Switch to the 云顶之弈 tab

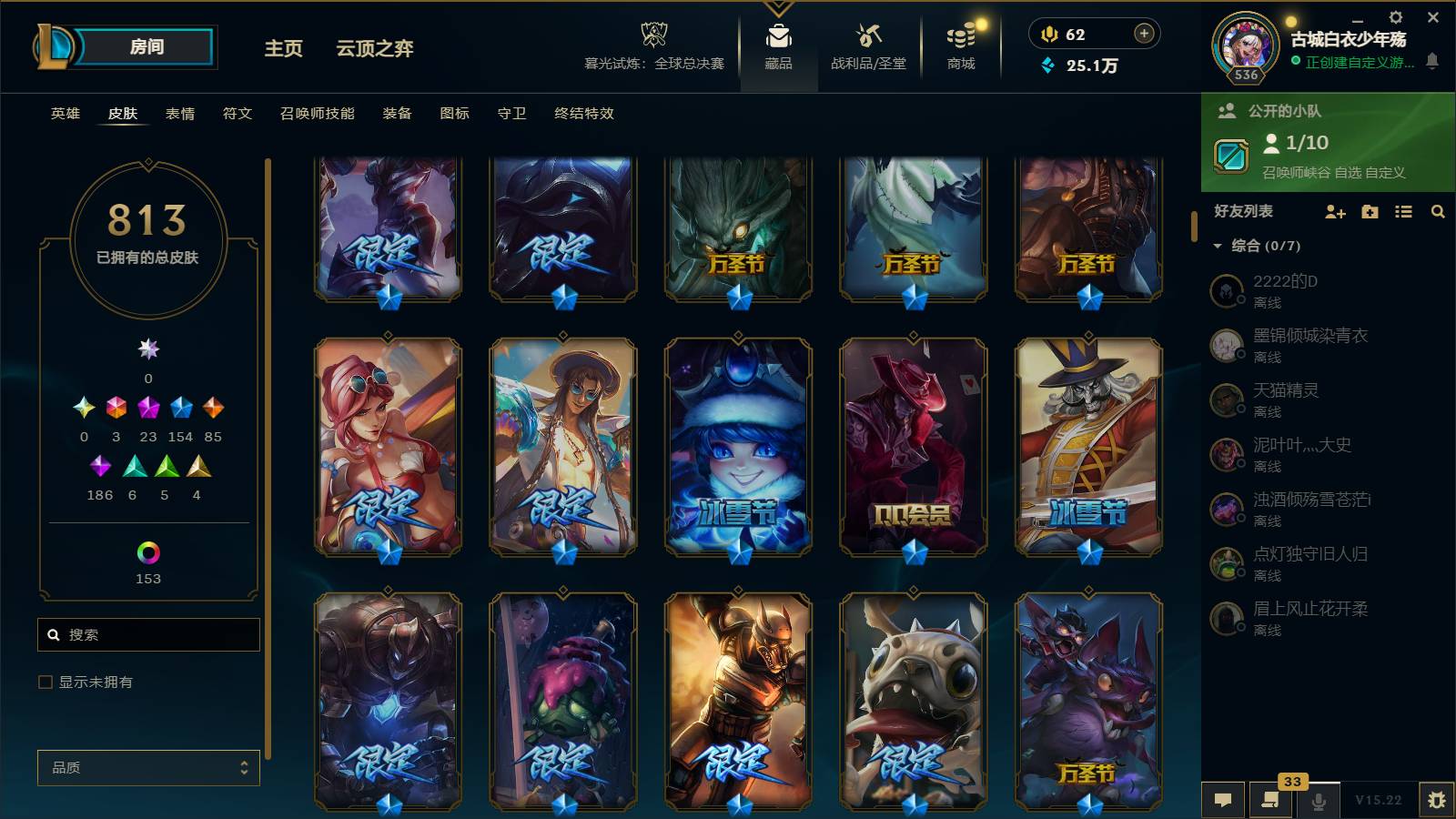click(x=376, y=50)
